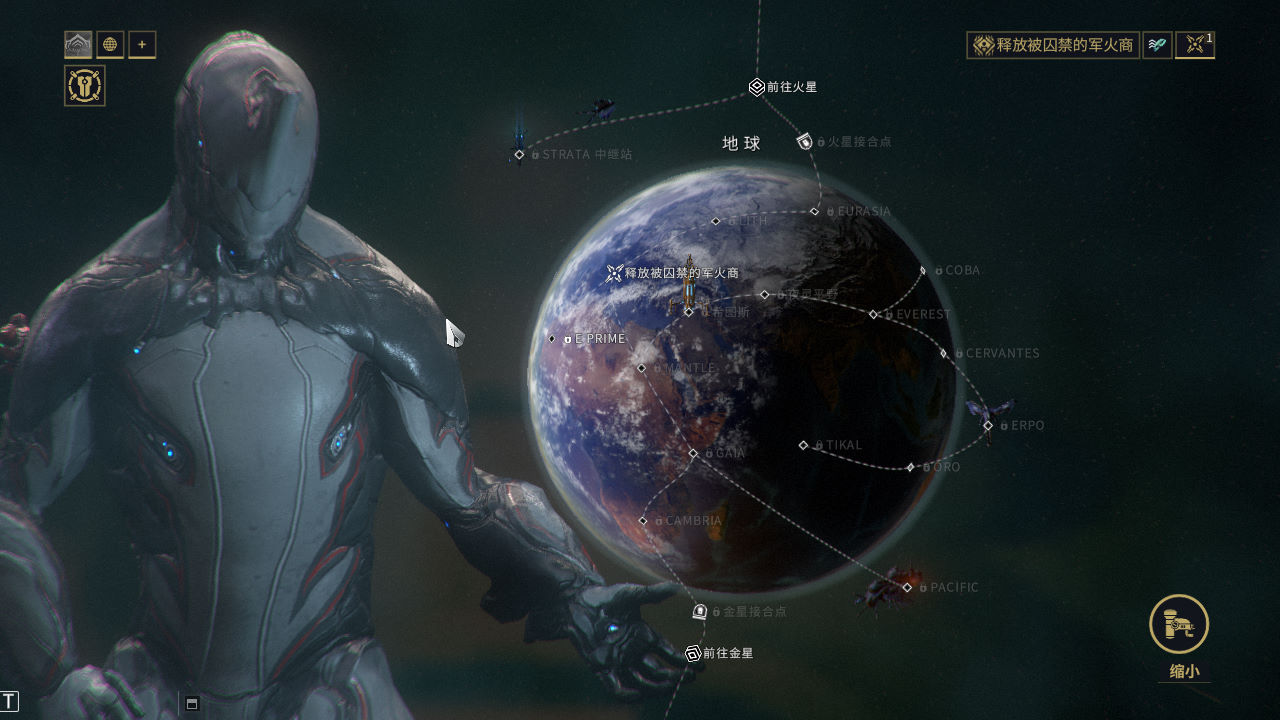Screen dimensions: 1280x720
Task: Open the 释放被囚禁的军火商 quest tracker
Action: coord(1053,45)
